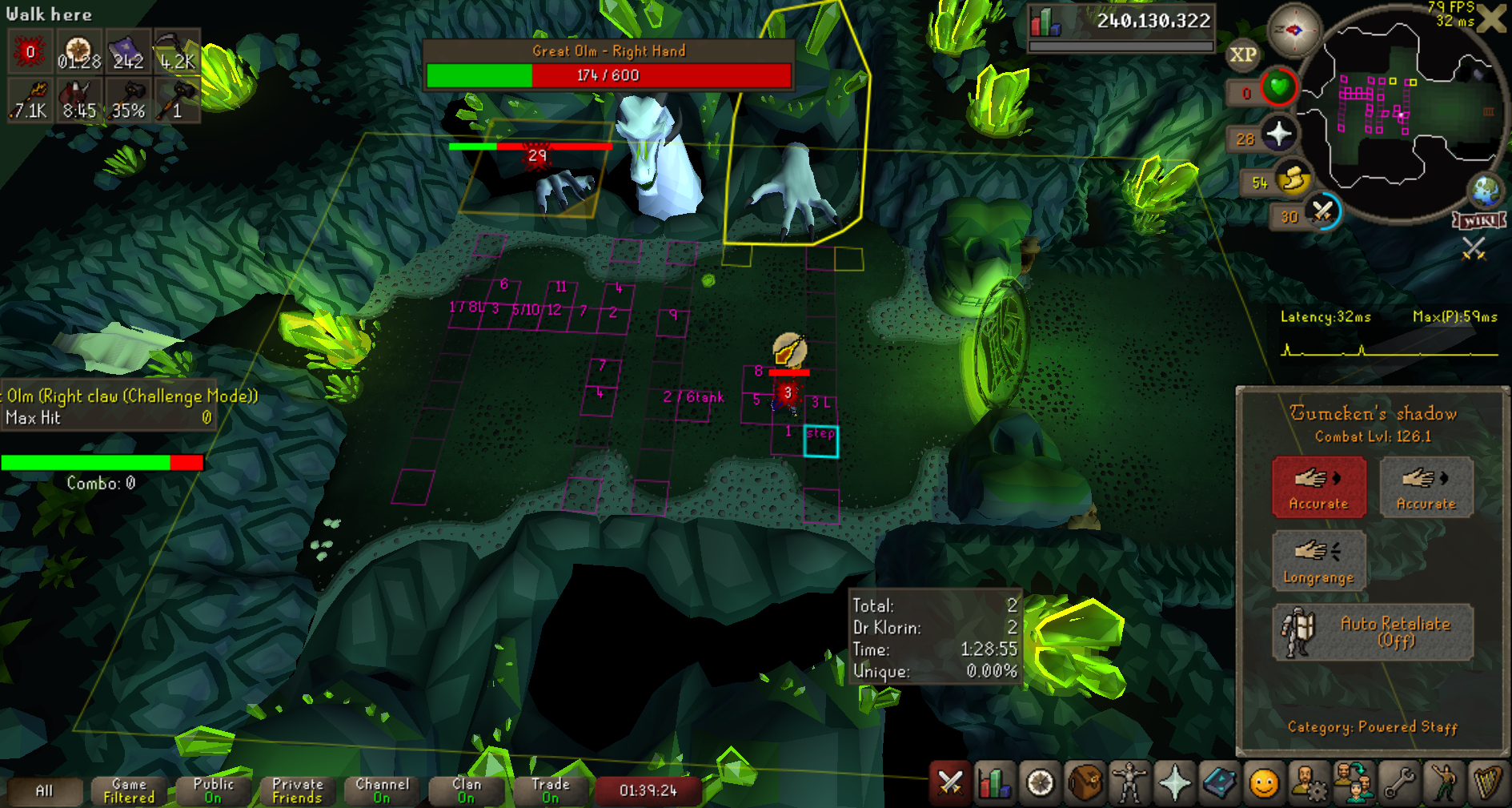The height and width of the screenshot is (808, 1512).
Task: Switch to the worn equipment tab
Action: 1129,782
